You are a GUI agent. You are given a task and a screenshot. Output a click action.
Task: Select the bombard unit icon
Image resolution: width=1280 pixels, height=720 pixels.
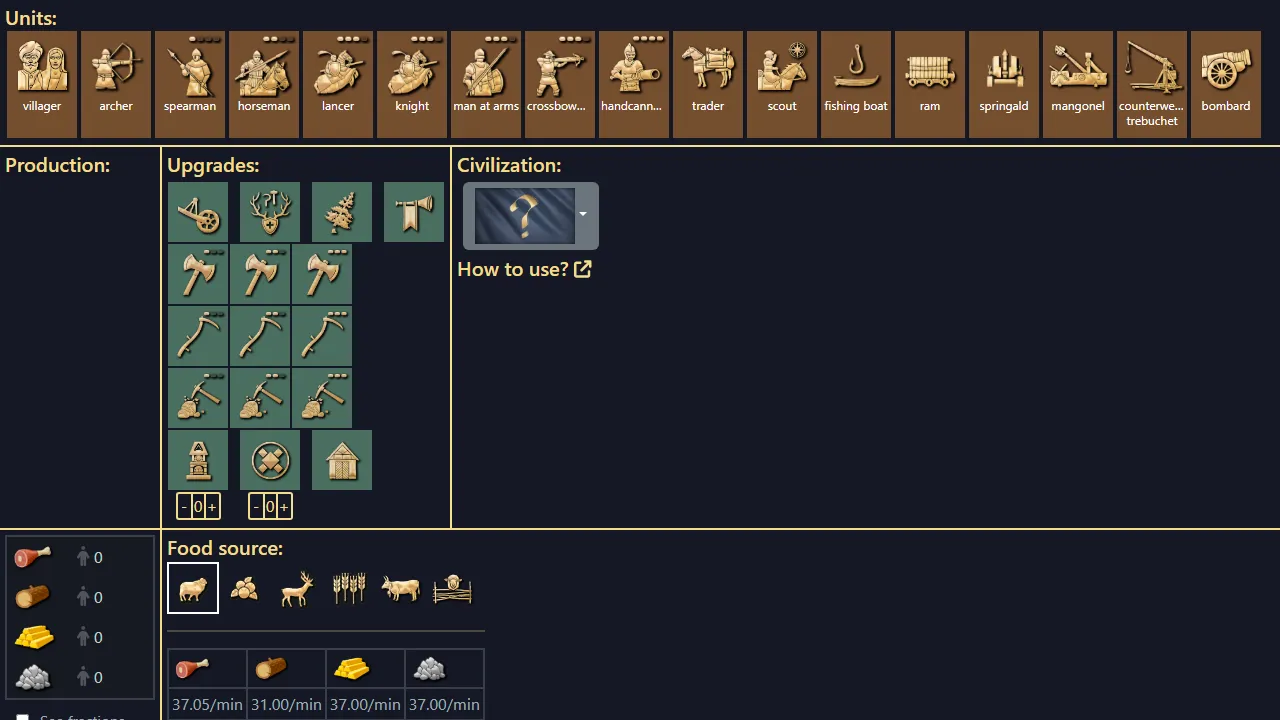click(x=1225, y=75)
